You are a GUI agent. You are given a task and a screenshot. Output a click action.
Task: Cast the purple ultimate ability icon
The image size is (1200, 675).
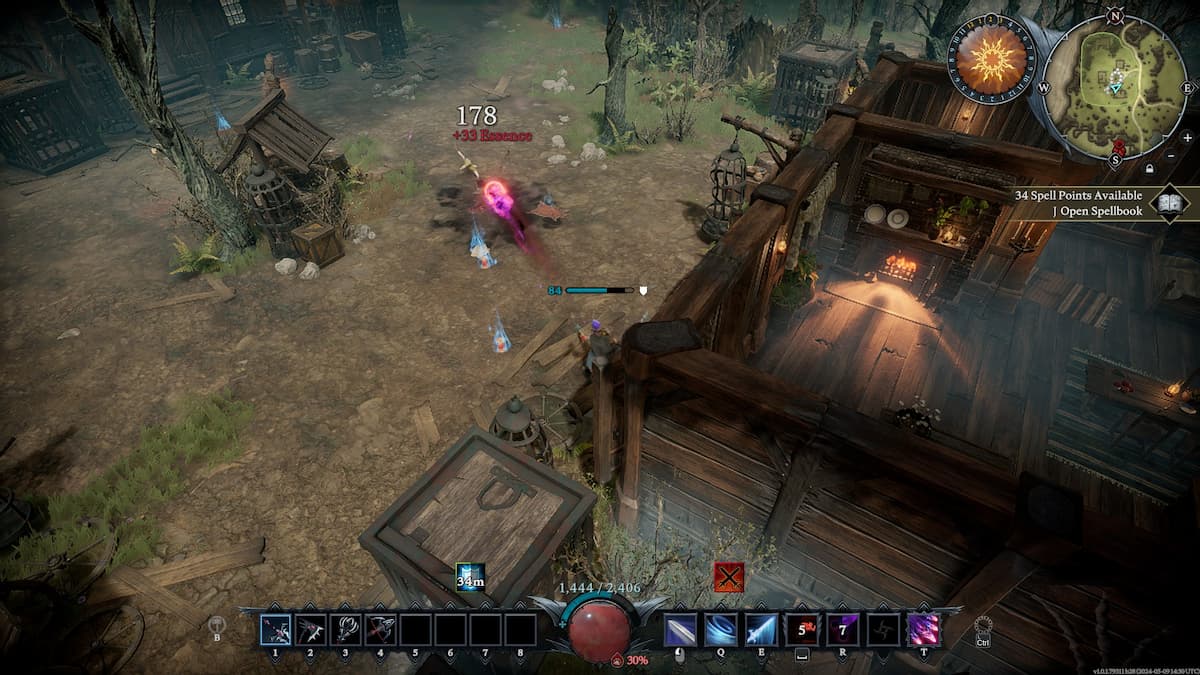coord(922,630)
